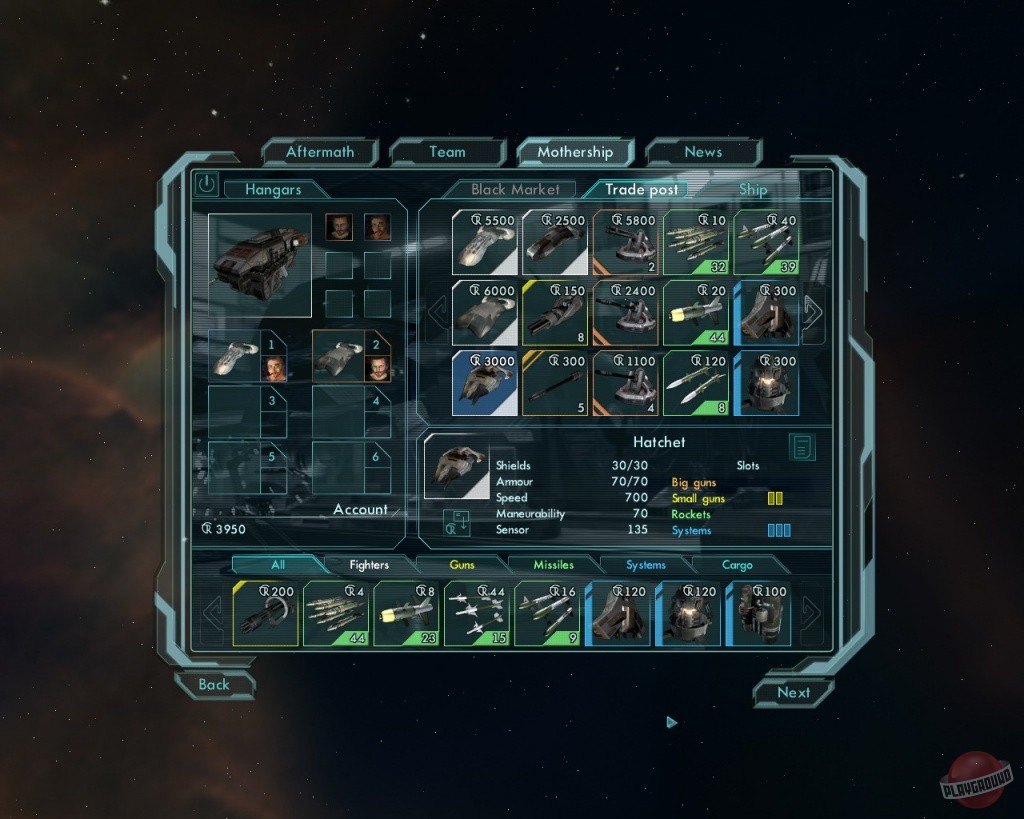1024x819 pixels.
Task: Show the Missiles category
Action: pyautogui.click(x=553, y=565)
